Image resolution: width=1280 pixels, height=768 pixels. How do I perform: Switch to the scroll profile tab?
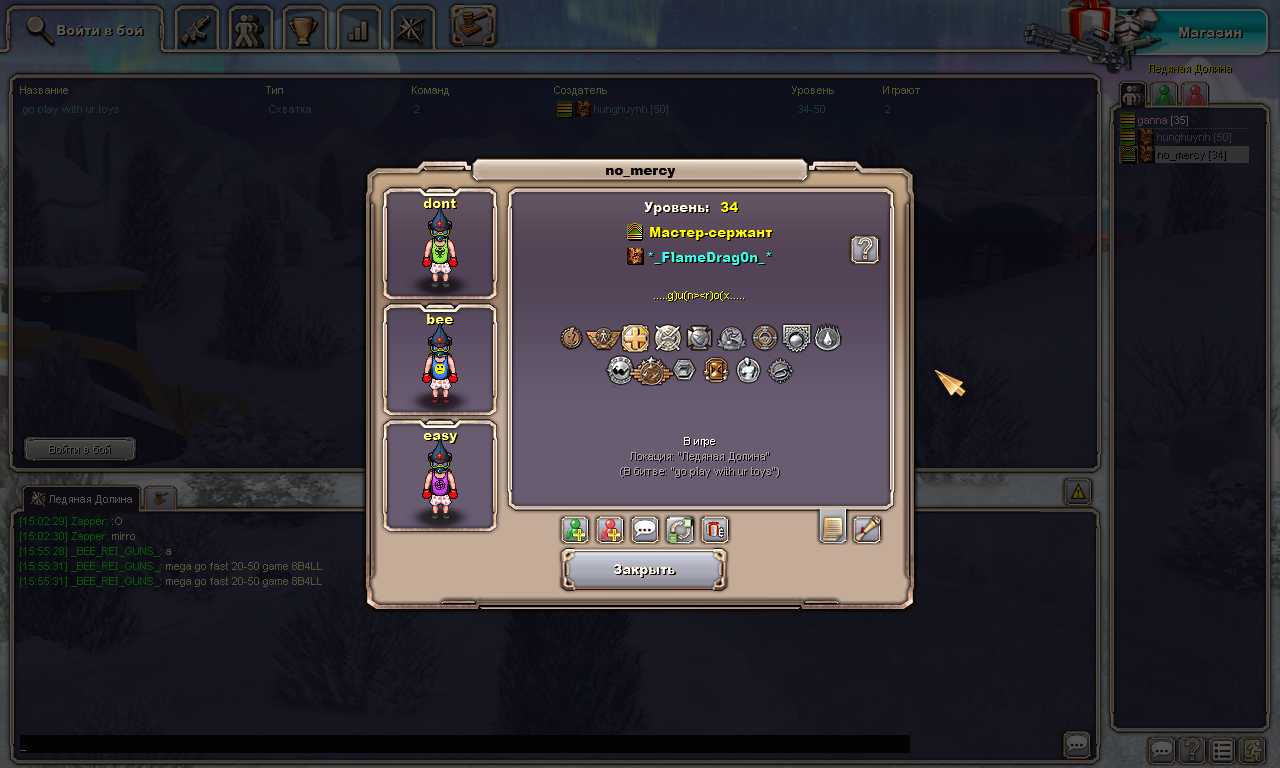(x=867, y=529)
